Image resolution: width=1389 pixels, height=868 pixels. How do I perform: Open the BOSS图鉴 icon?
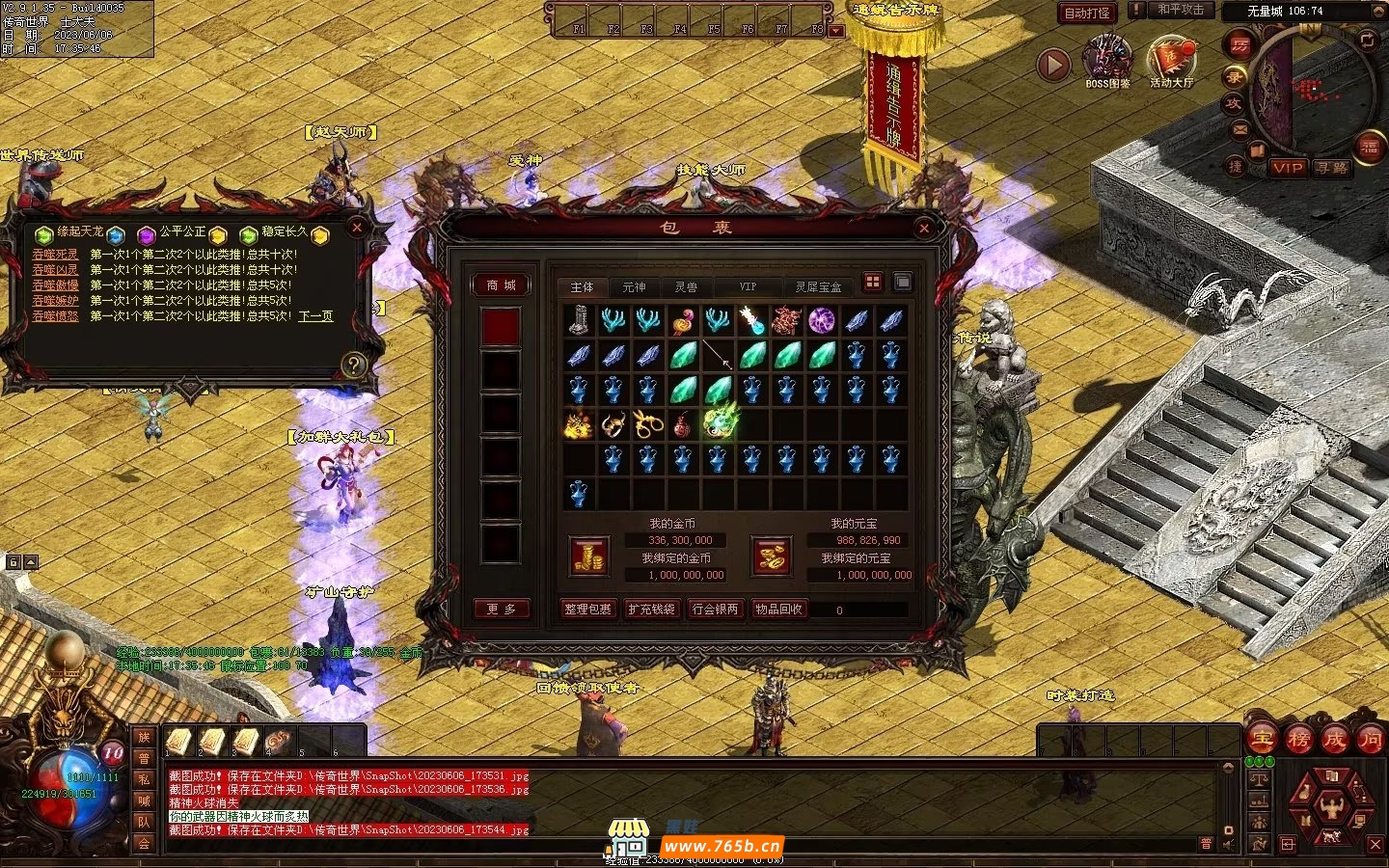point(1107,61)
